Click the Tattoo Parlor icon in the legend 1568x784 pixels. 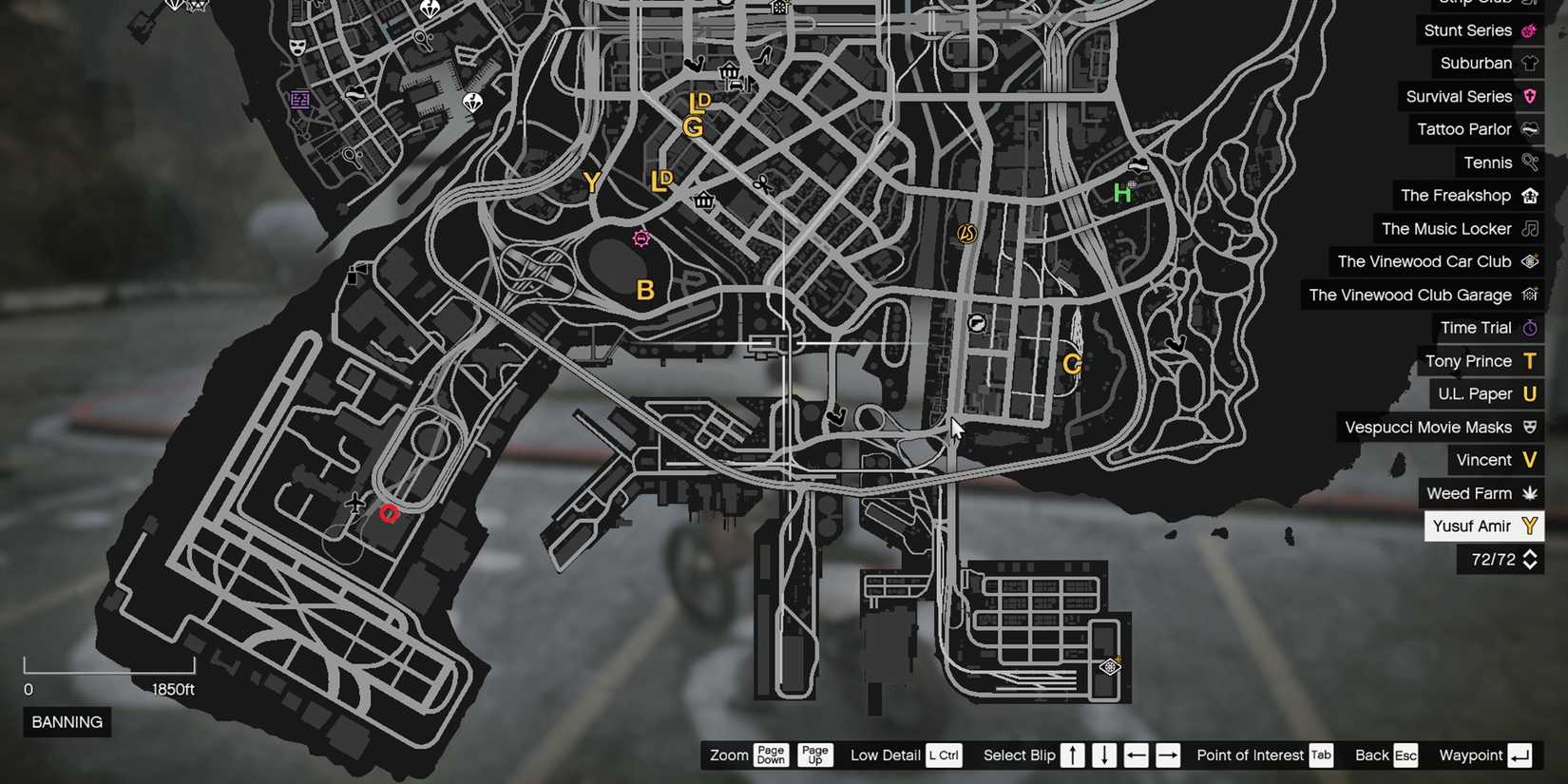coord(1530,129)
